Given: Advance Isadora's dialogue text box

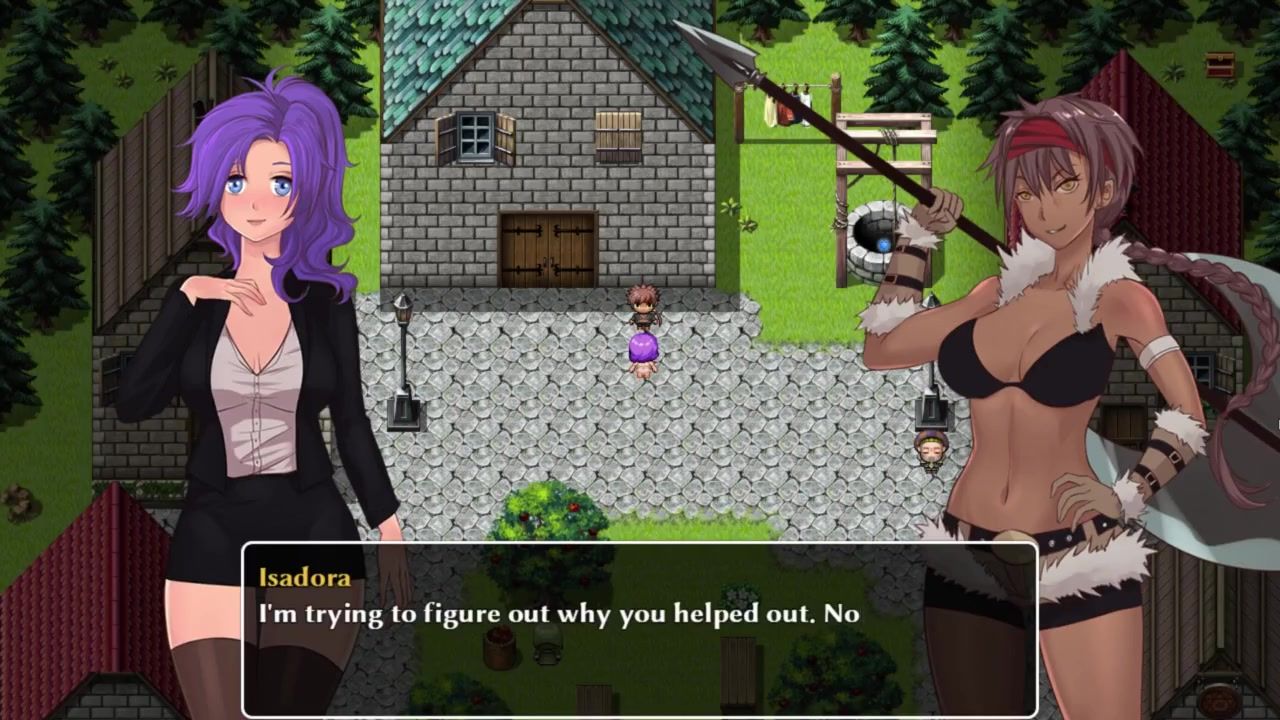Looking at the screenshot, I should (639, 630).
